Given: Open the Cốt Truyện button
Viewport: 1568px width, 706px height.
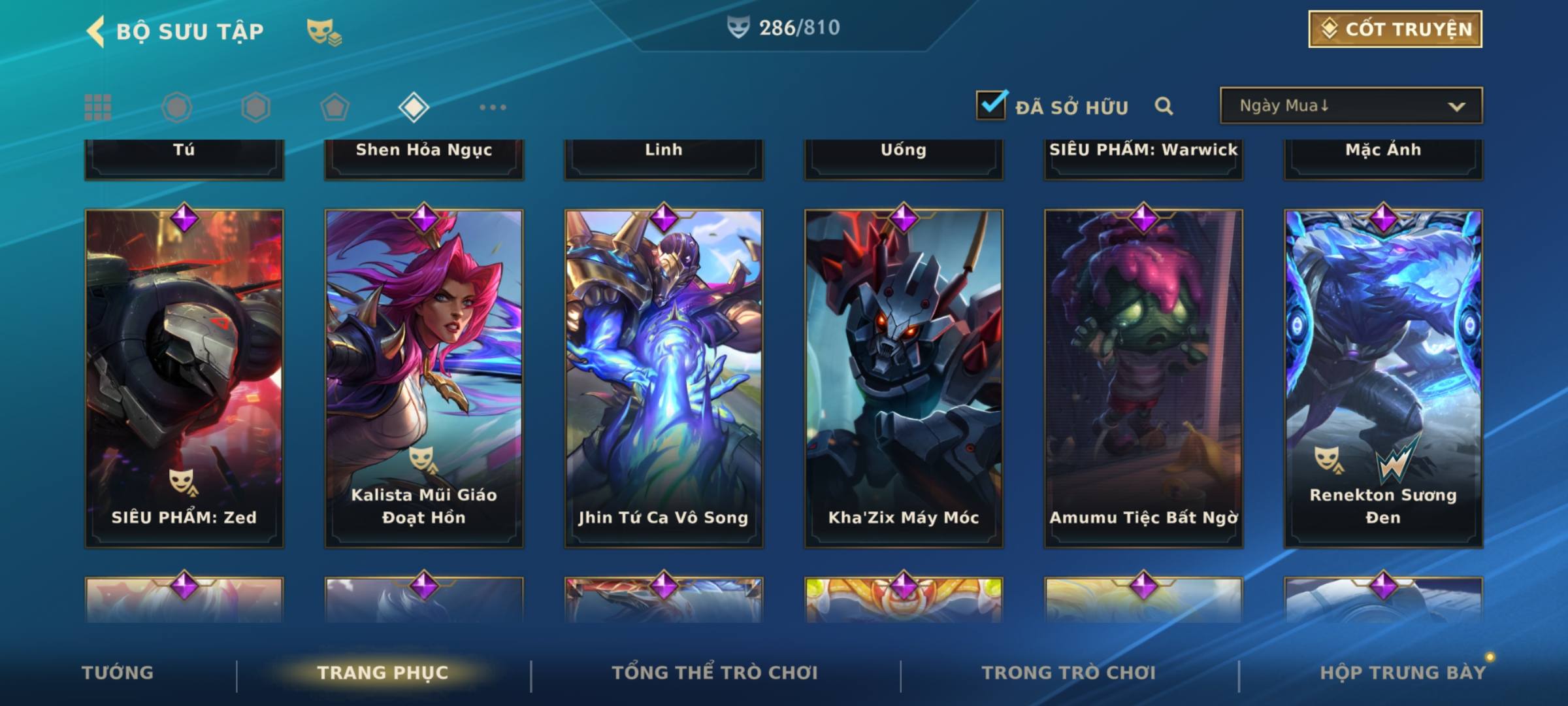Looking at the screenshot, I should tap(1395, 29).
